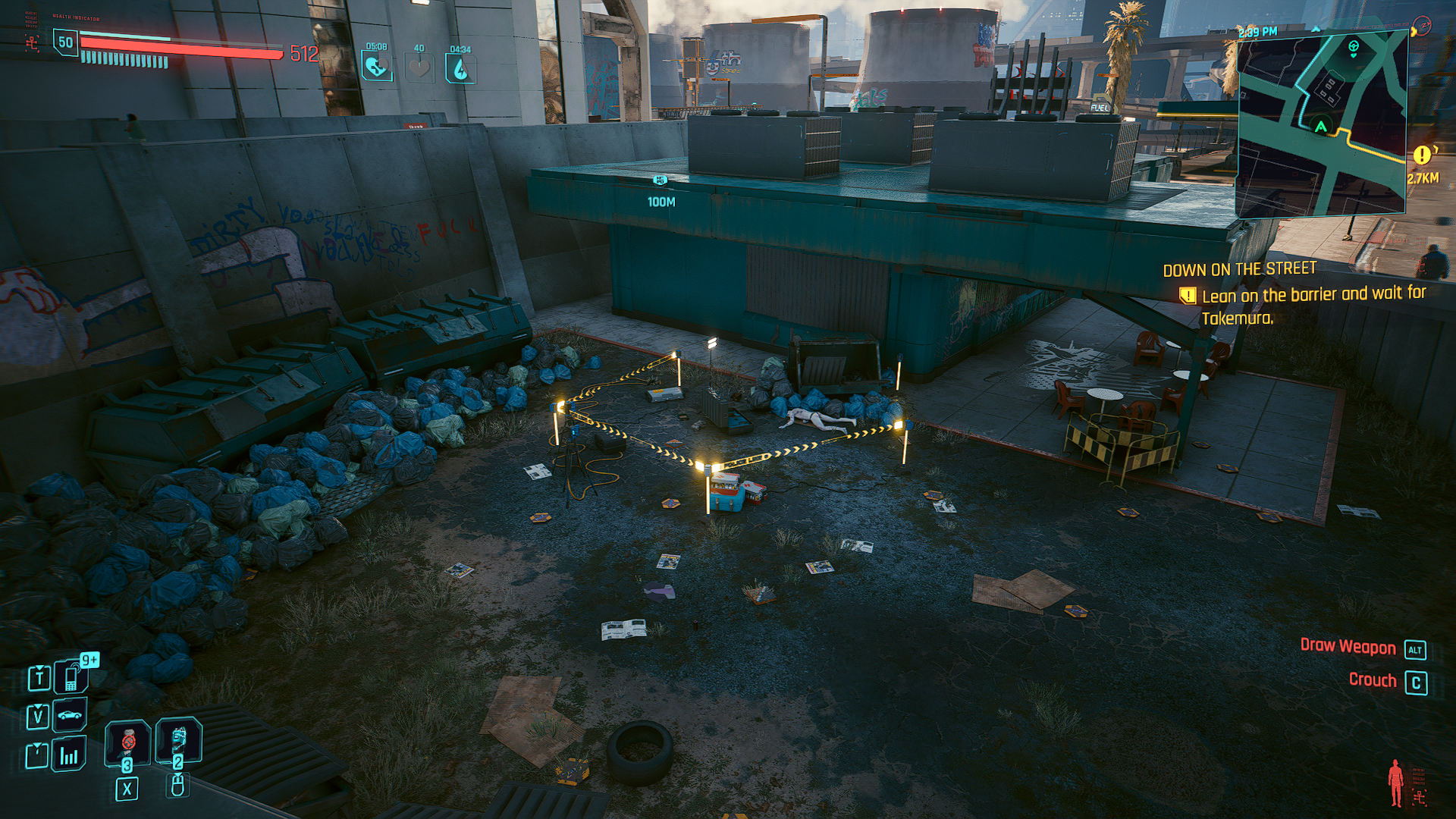Click the broken heart status effect icon
1456x819 pixels.
pos(376,68)
